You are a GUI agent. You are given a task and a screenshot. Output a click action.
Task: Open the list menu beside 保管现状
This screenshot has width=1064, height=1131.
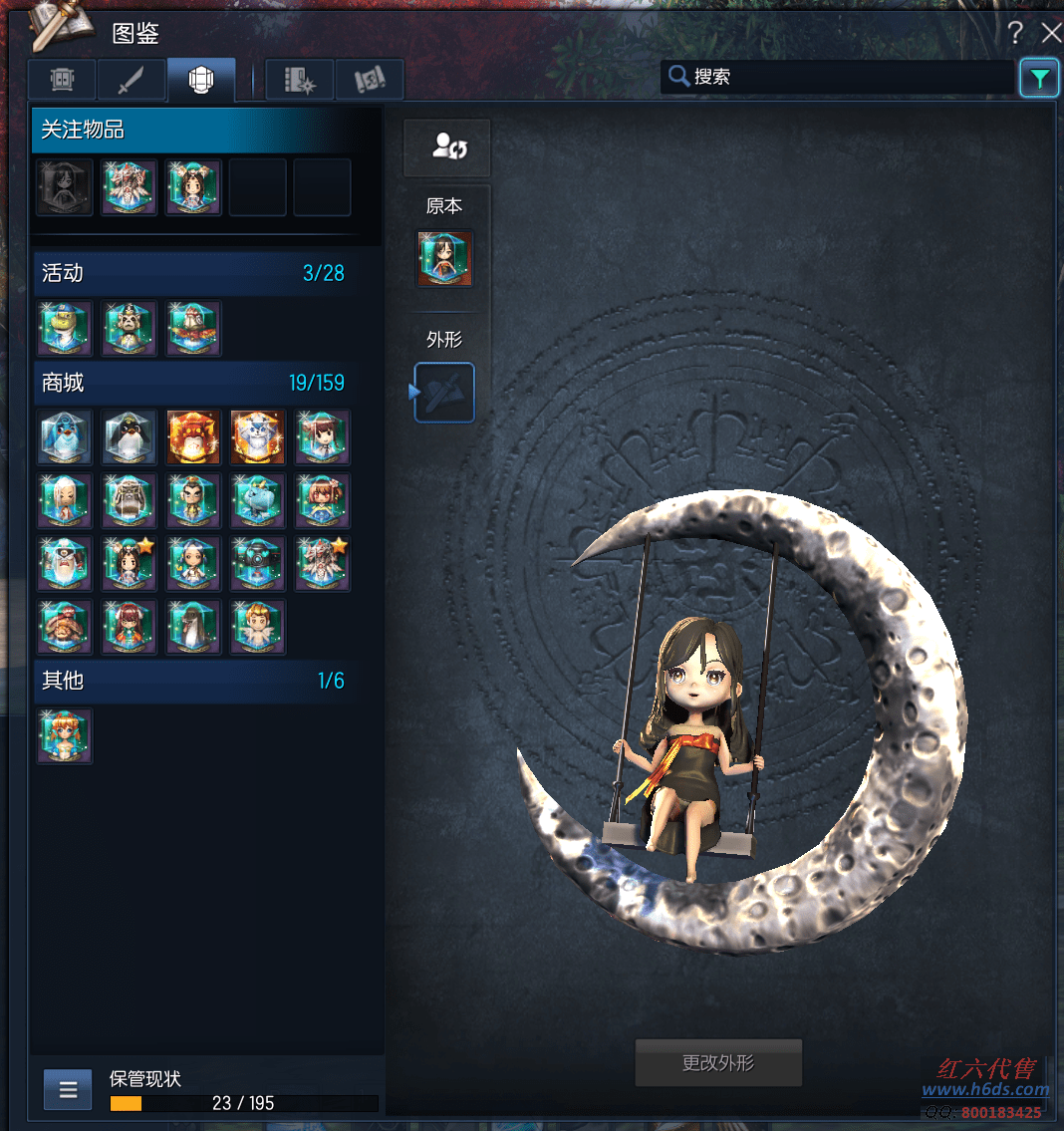[68, 1089]
